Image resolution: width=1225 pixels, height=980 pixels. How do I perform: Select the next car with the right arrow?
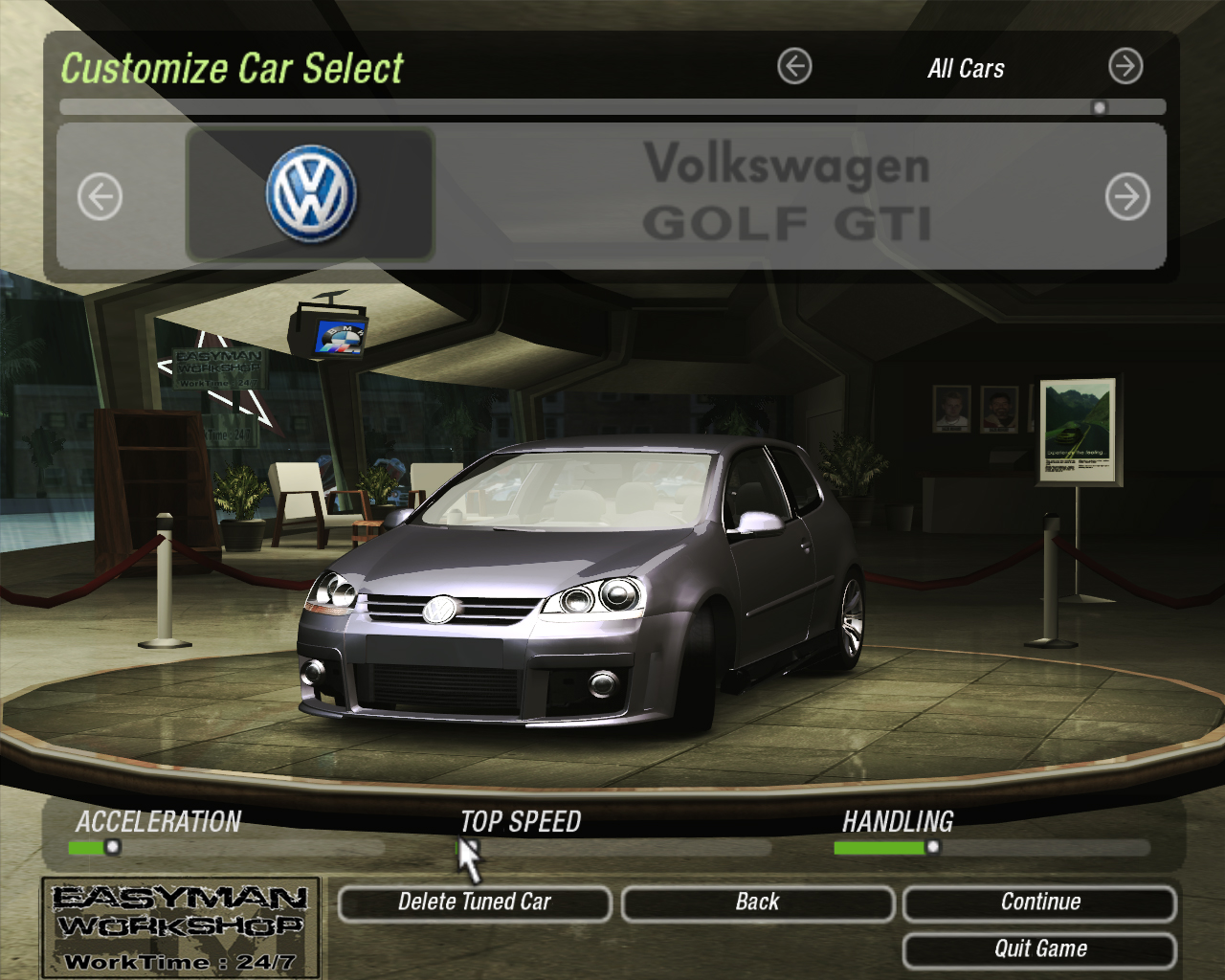[x=1127, y=195]
